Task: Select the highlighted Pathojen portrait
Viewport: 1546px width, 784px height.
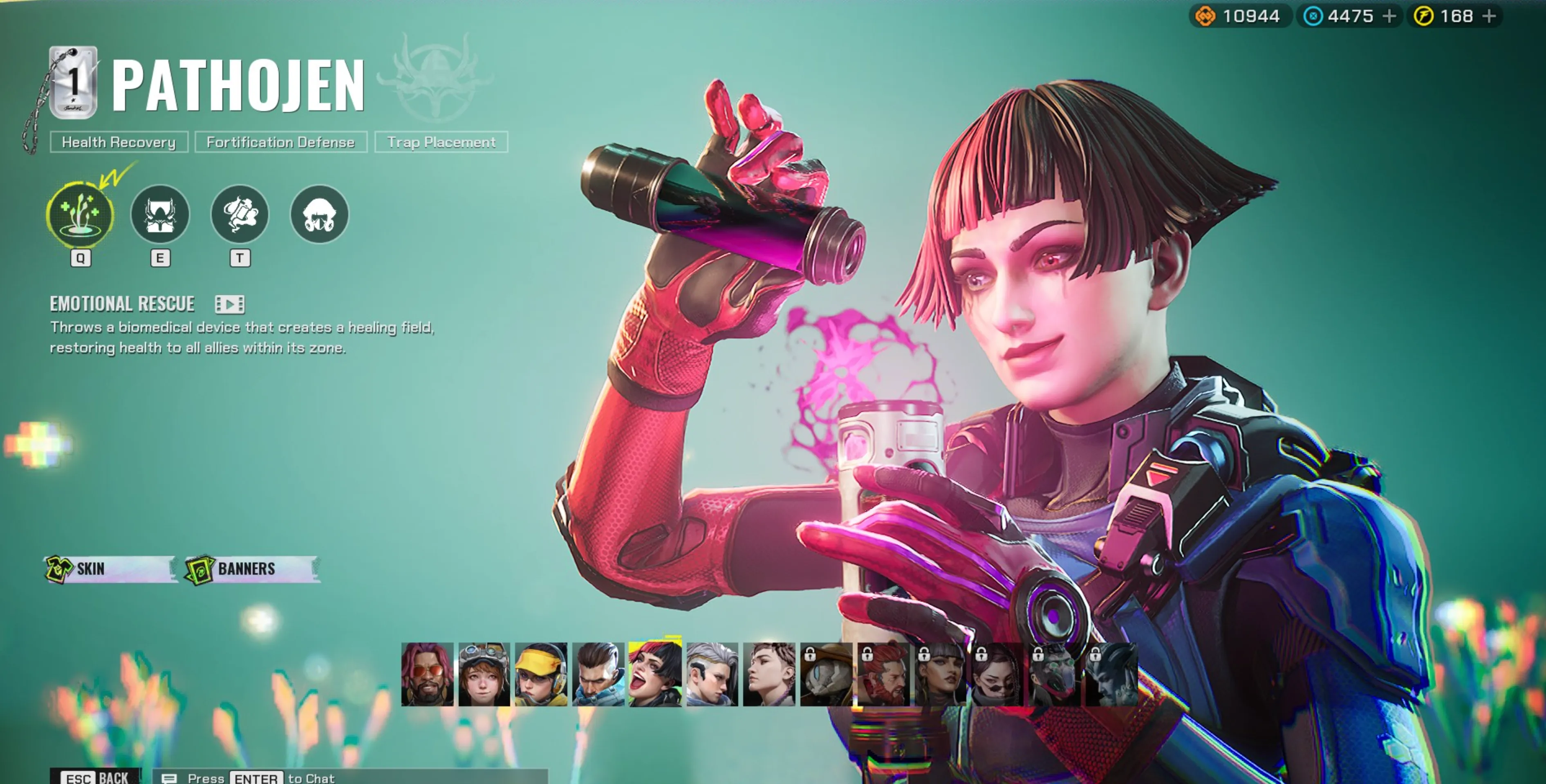Action: pos(655,674)
